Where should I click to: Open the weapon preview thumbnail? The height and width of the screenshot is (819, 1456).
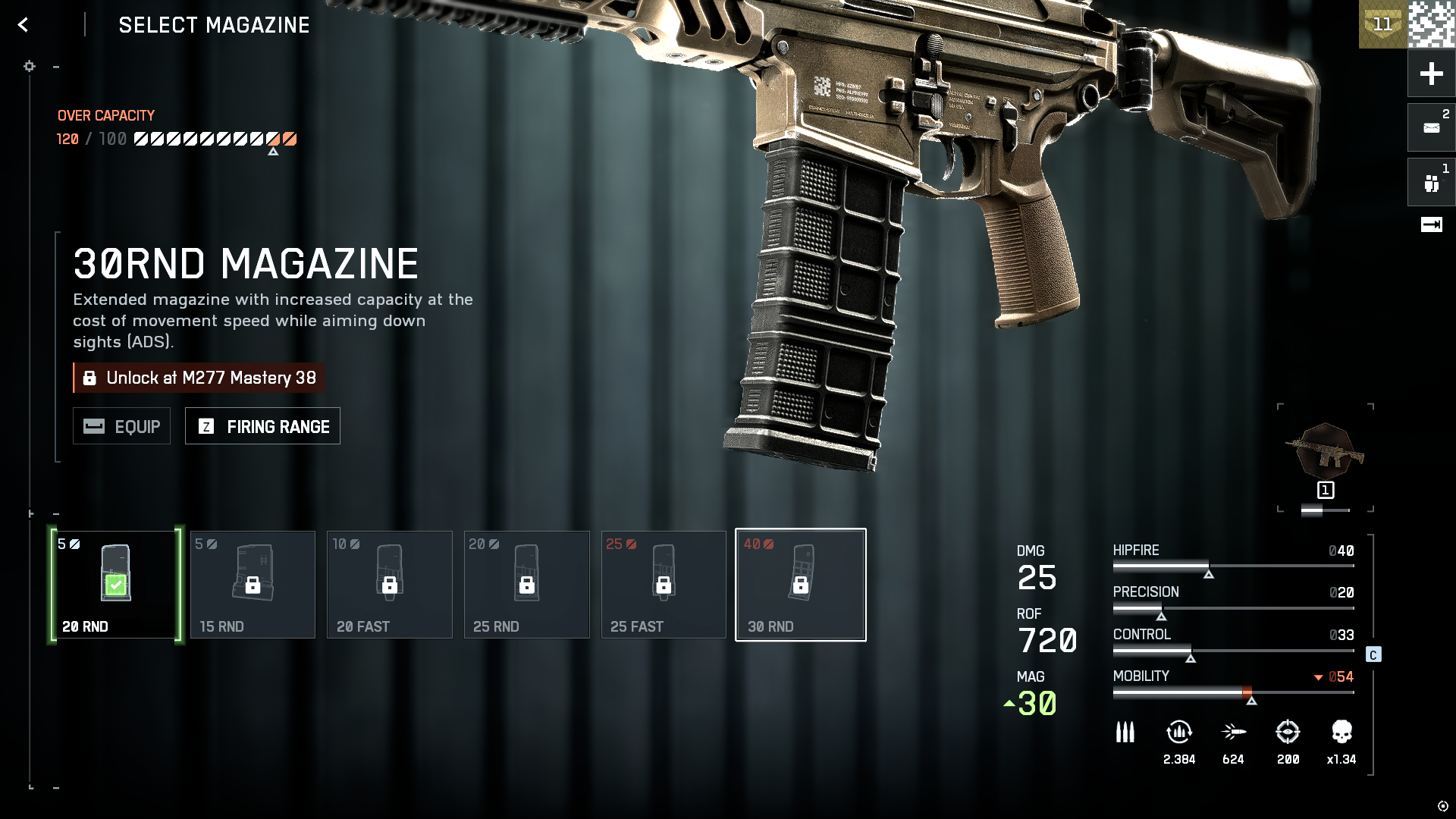(1325, 453)
